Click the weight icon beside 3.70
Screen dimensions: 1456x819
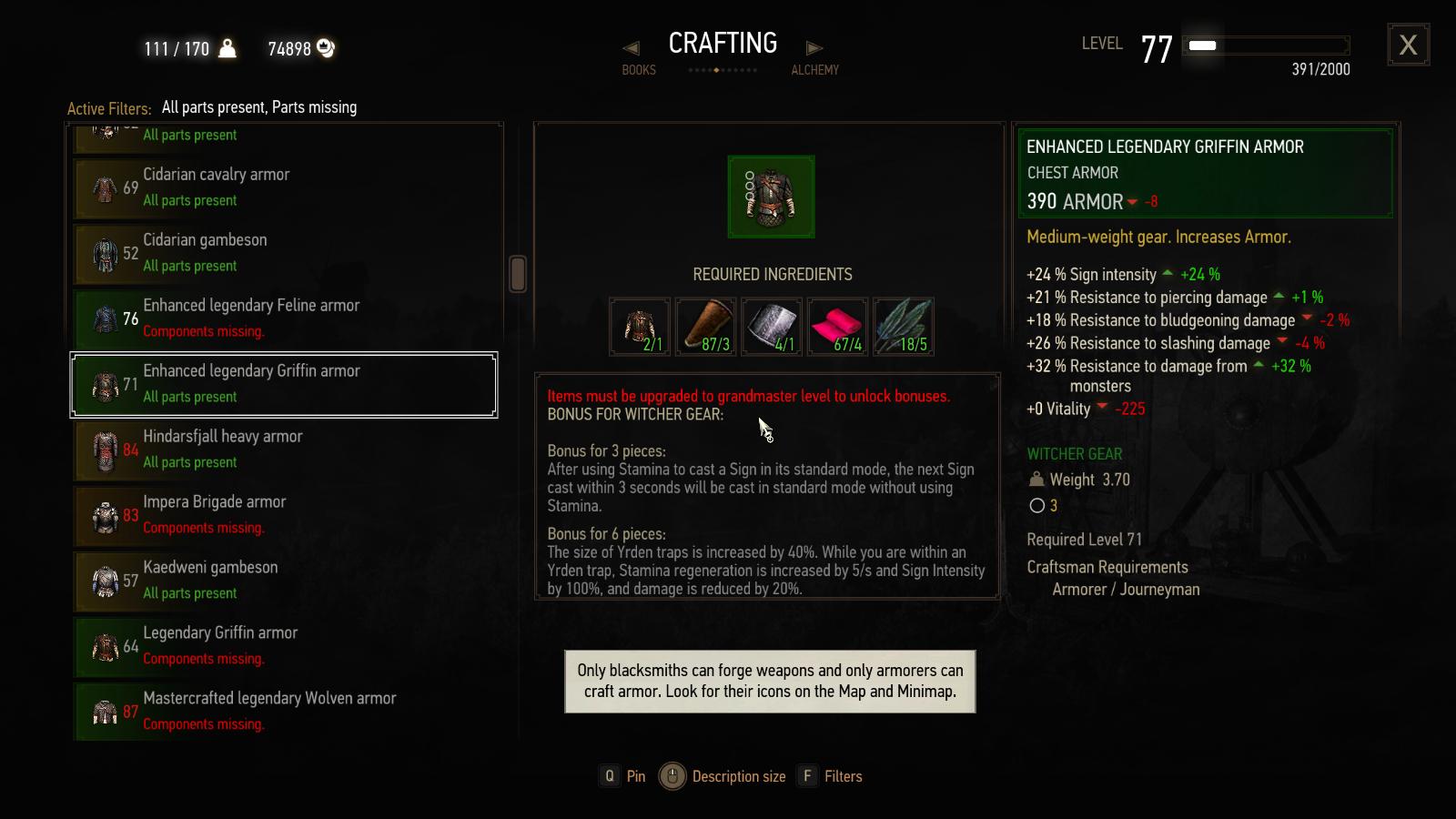[x=1036, y=480]
